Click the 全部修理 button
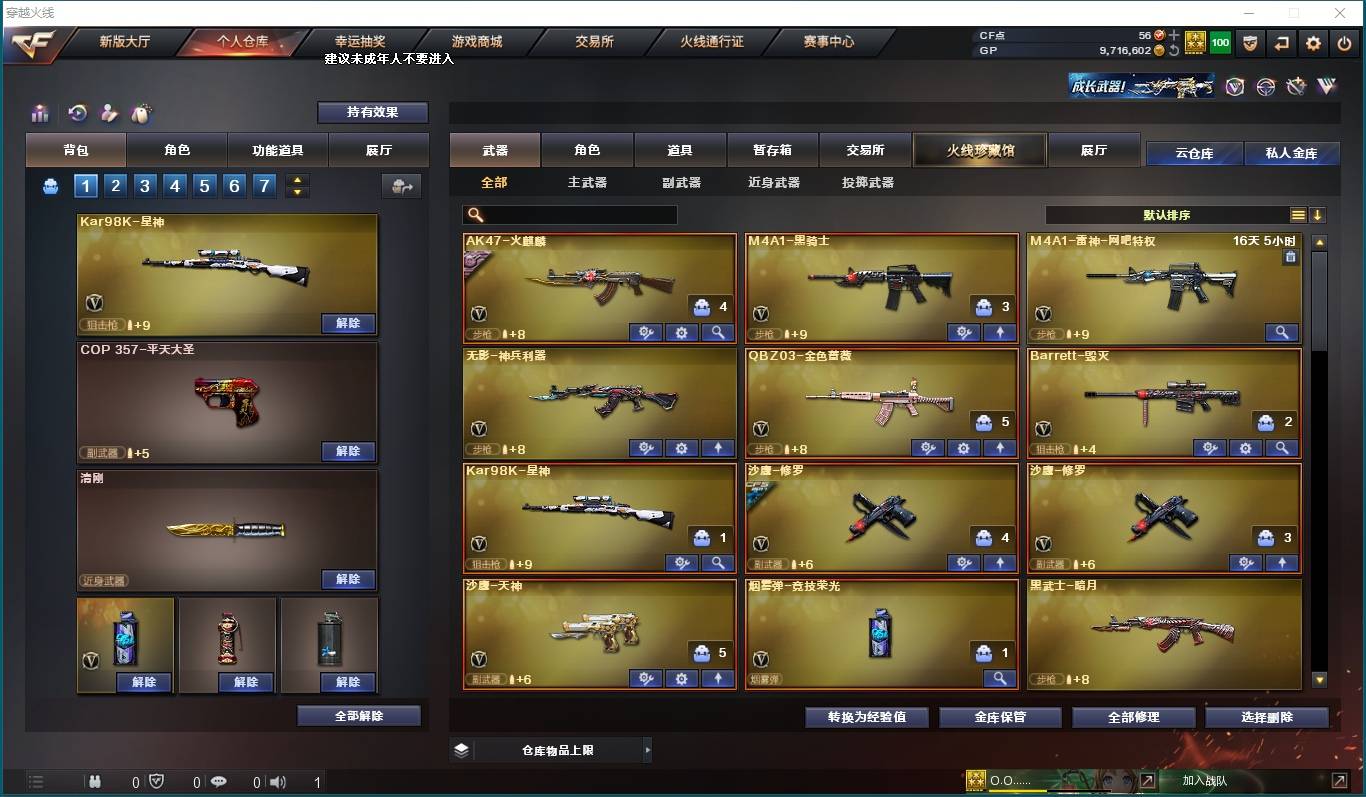The width and height of the screenshot is (1366, 797). pyautogui.click(x=1133, y=717)
